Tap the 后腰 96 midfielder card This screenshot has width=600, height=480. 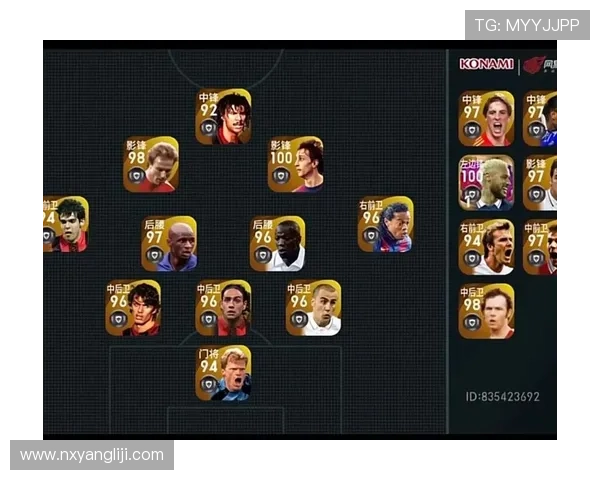click(277, 244)
